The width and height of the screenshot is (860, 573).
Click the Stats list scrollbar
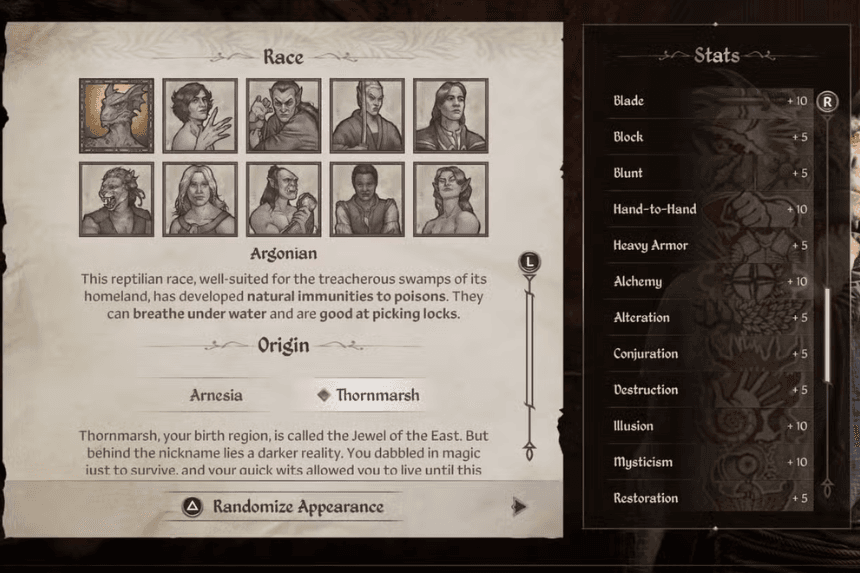click(827, 335)
